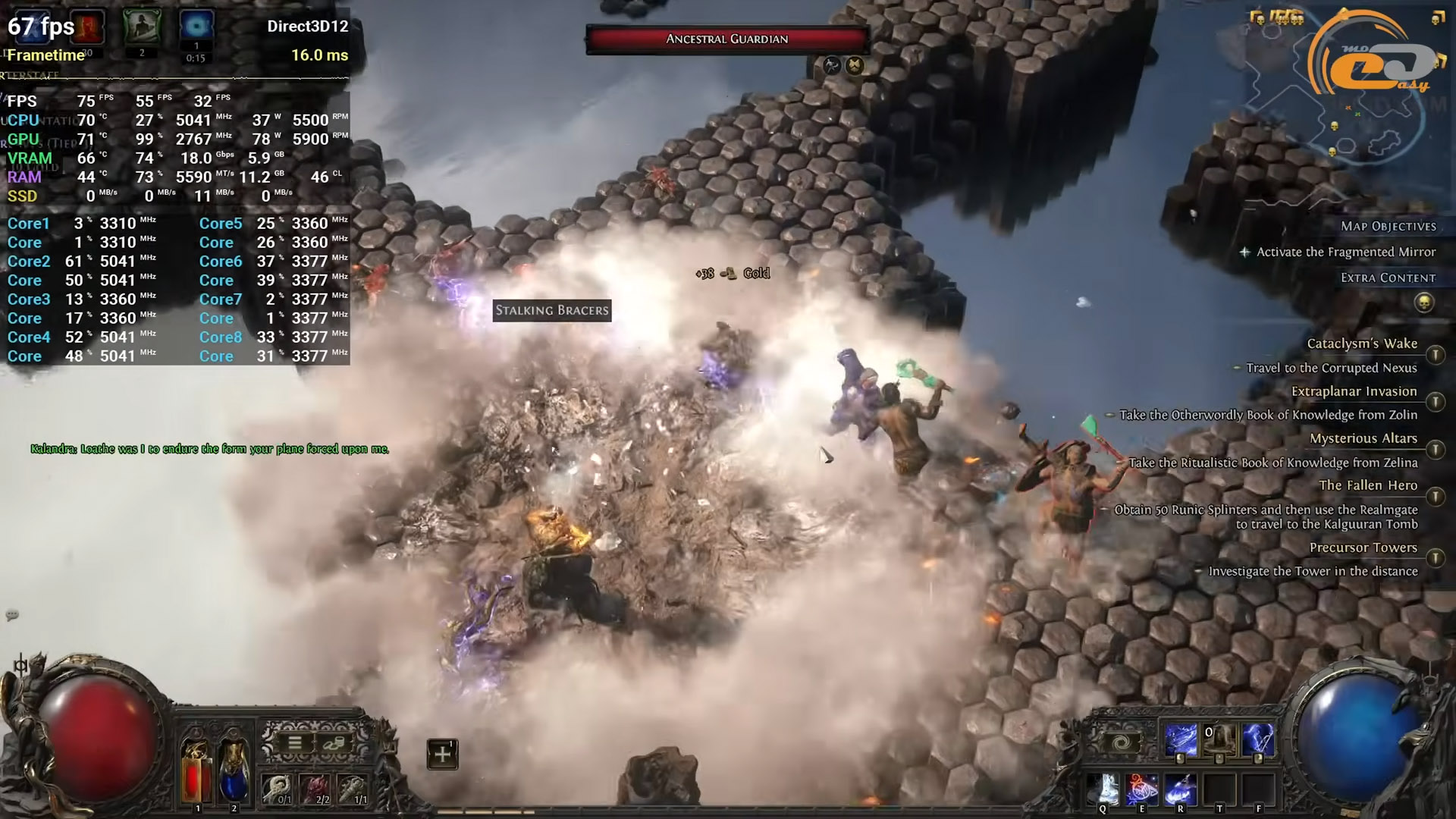Select the bell skill showing 0 charges

pos(1219,740)
